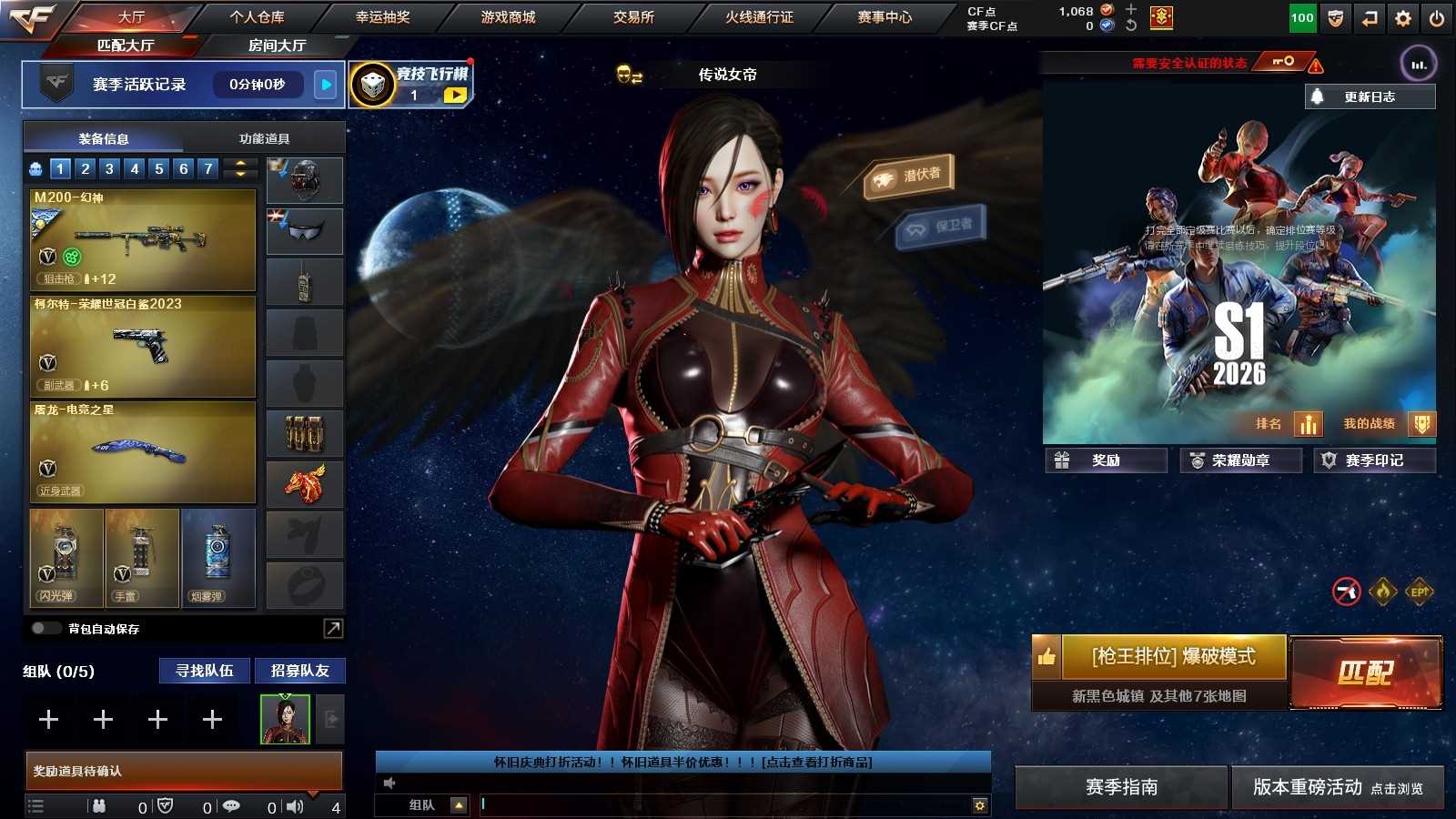
Task: Choose backpack number 3
Action: pyautogui.click(x=109, y=168)
